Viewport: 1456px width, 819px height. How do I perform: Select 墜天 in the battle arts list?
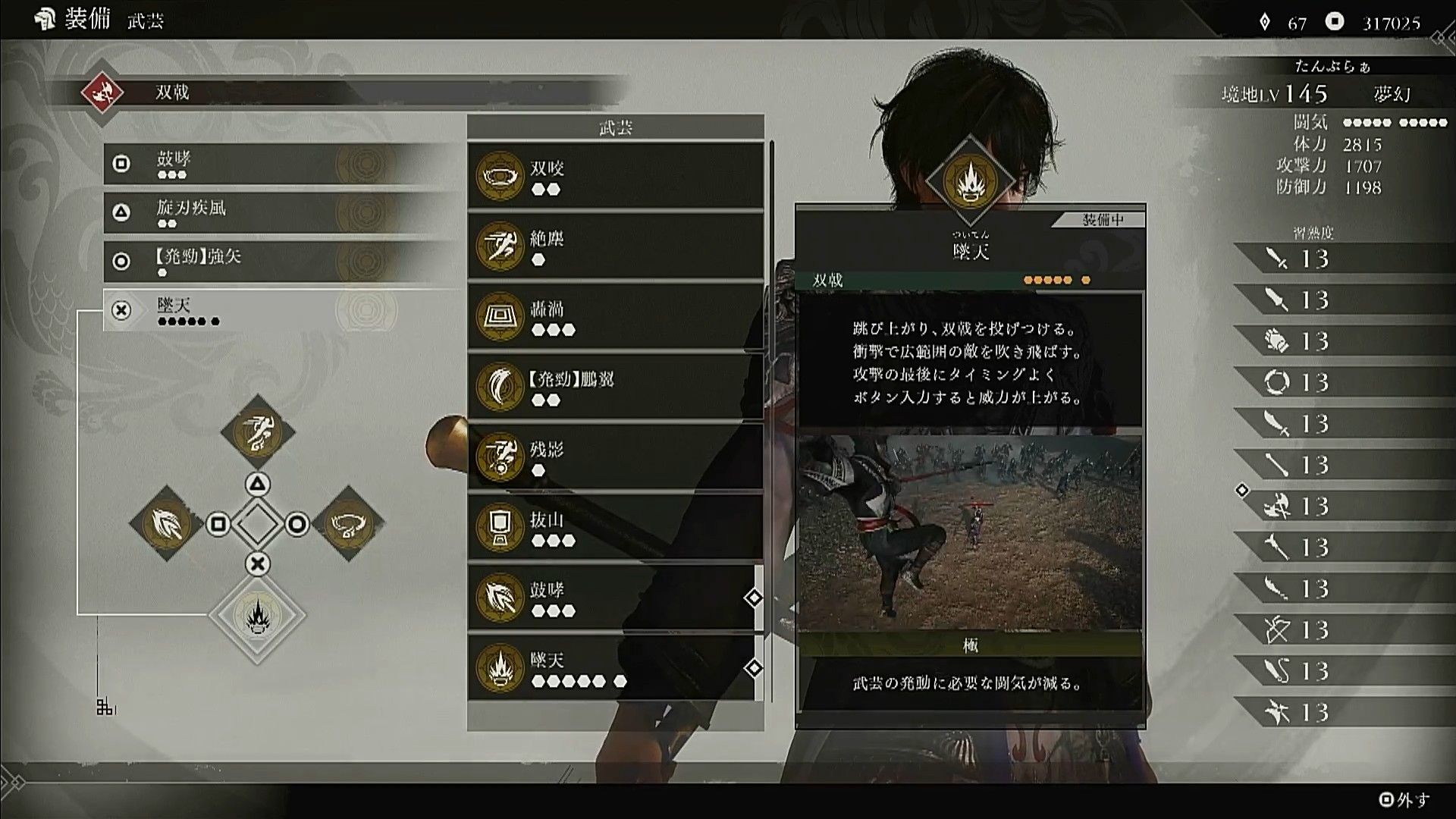coord(615,668)
